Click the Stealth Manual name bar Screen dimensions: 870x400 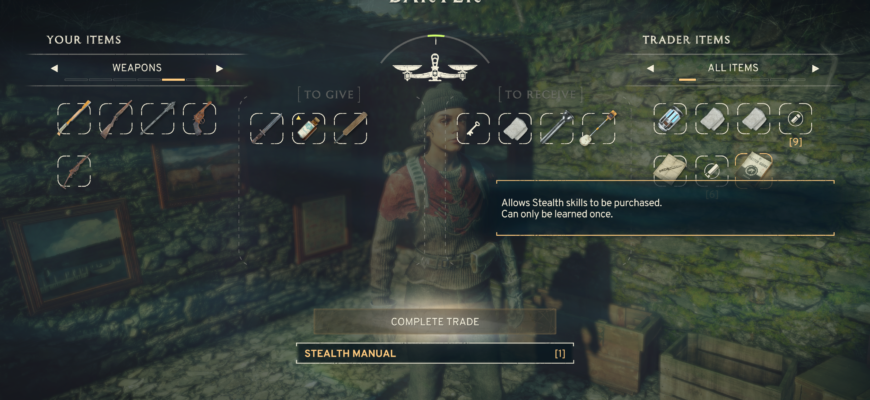[x=434, y=353]
